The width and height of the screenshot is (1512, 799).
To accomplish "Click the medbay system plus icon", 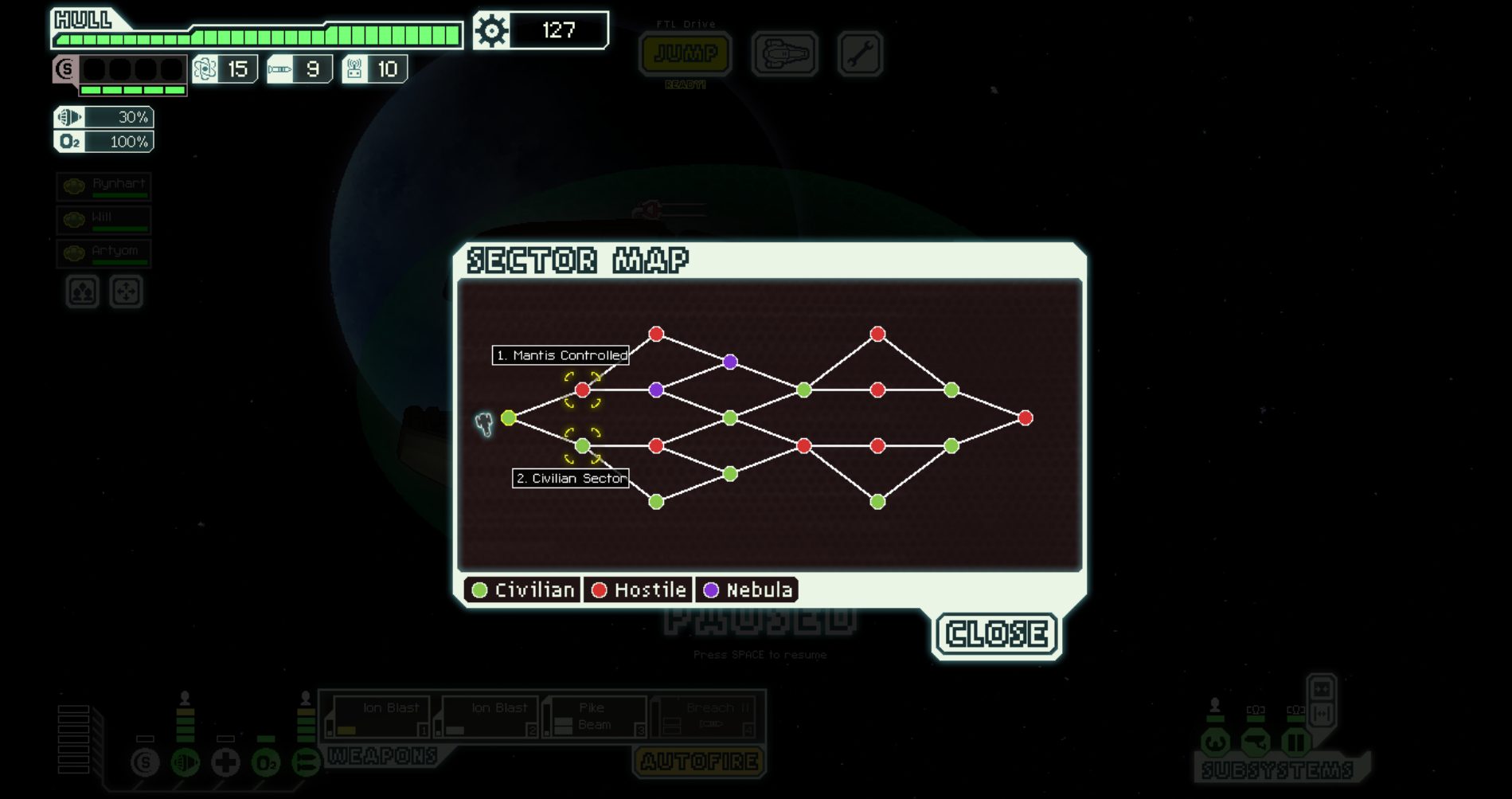I will pyautogui.click(x=225, y=763).
